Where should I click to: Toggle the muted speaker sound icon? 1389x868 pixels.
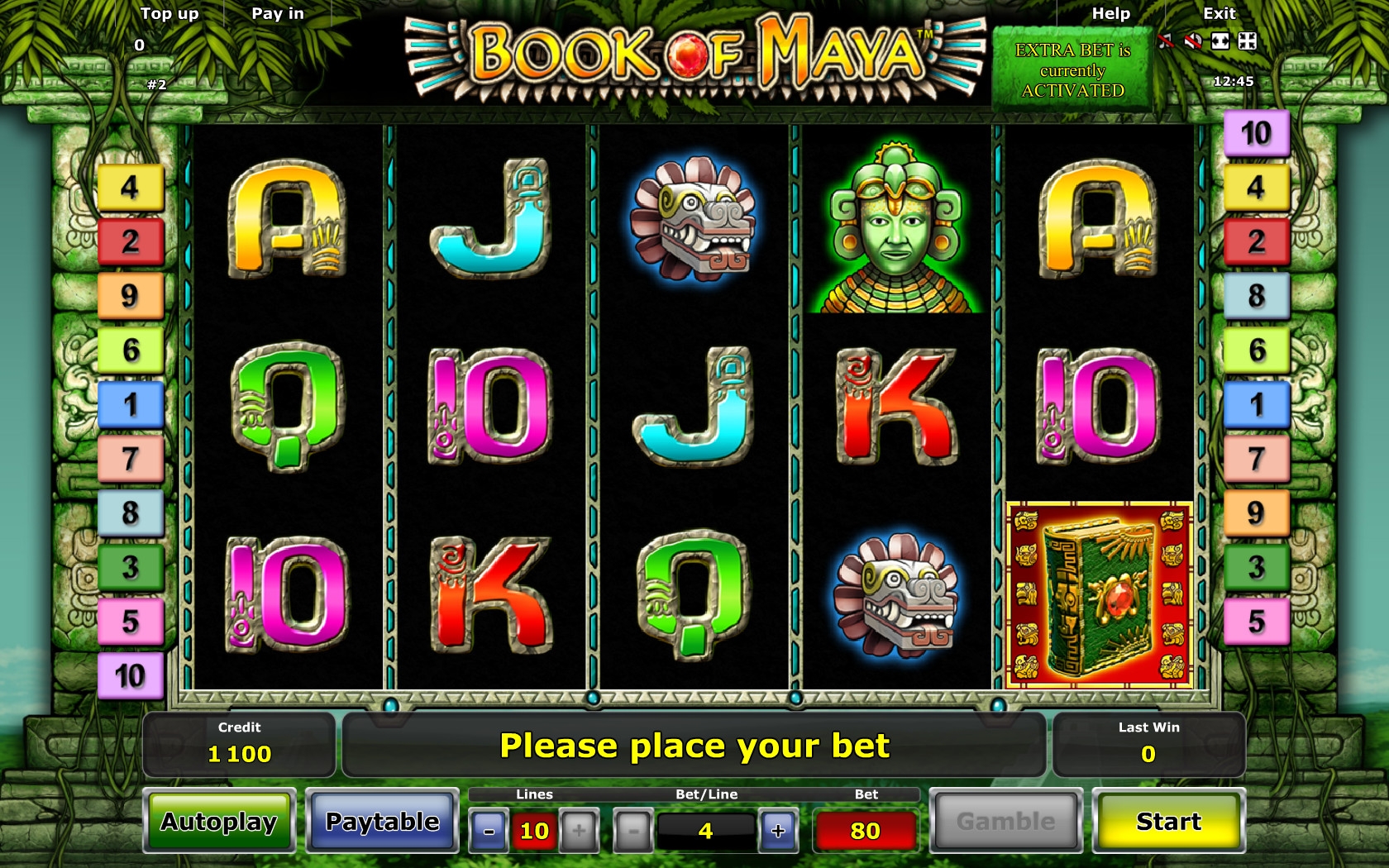(1192, 41)
